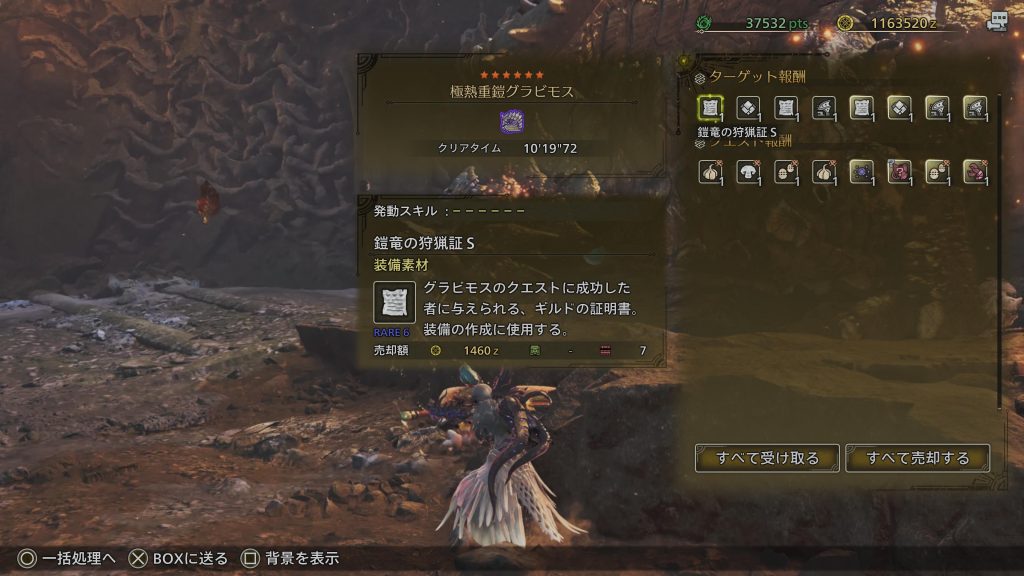1024x576 pixels.
Task: Take the pink question-mark mystery item
Action: click(899, 171)
